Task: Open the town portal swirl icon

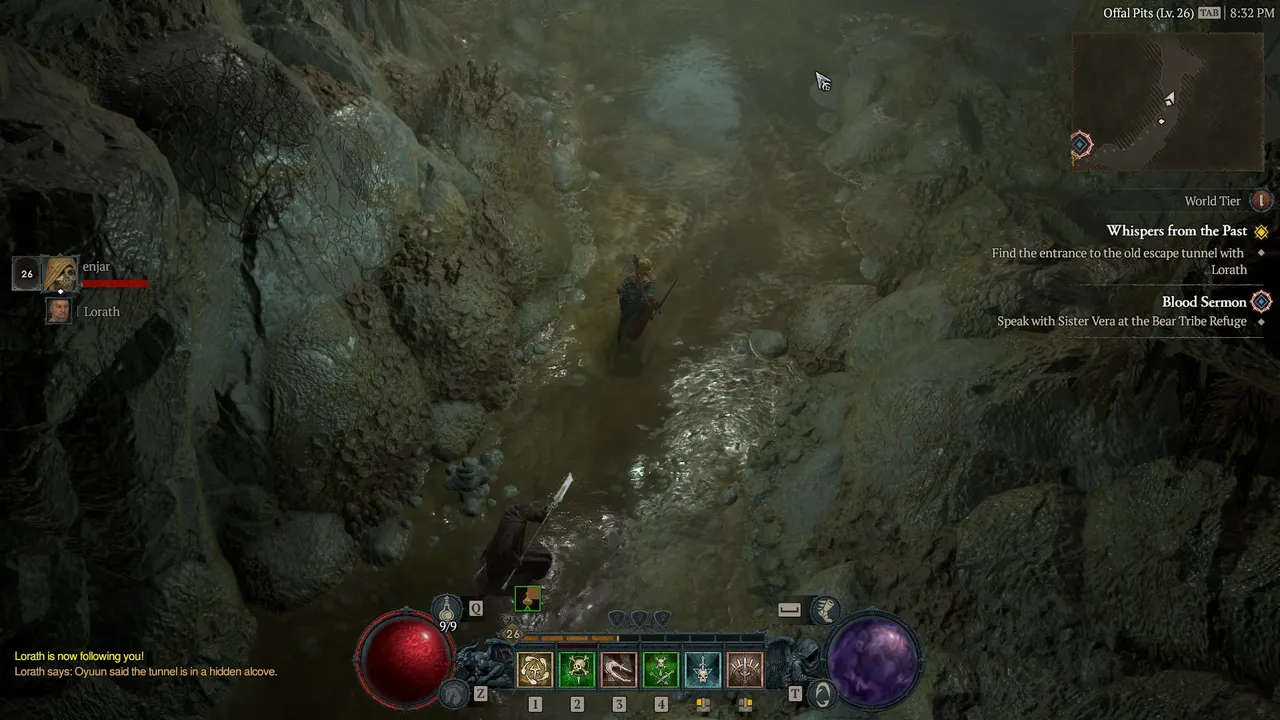Action: tap(821, 692)
